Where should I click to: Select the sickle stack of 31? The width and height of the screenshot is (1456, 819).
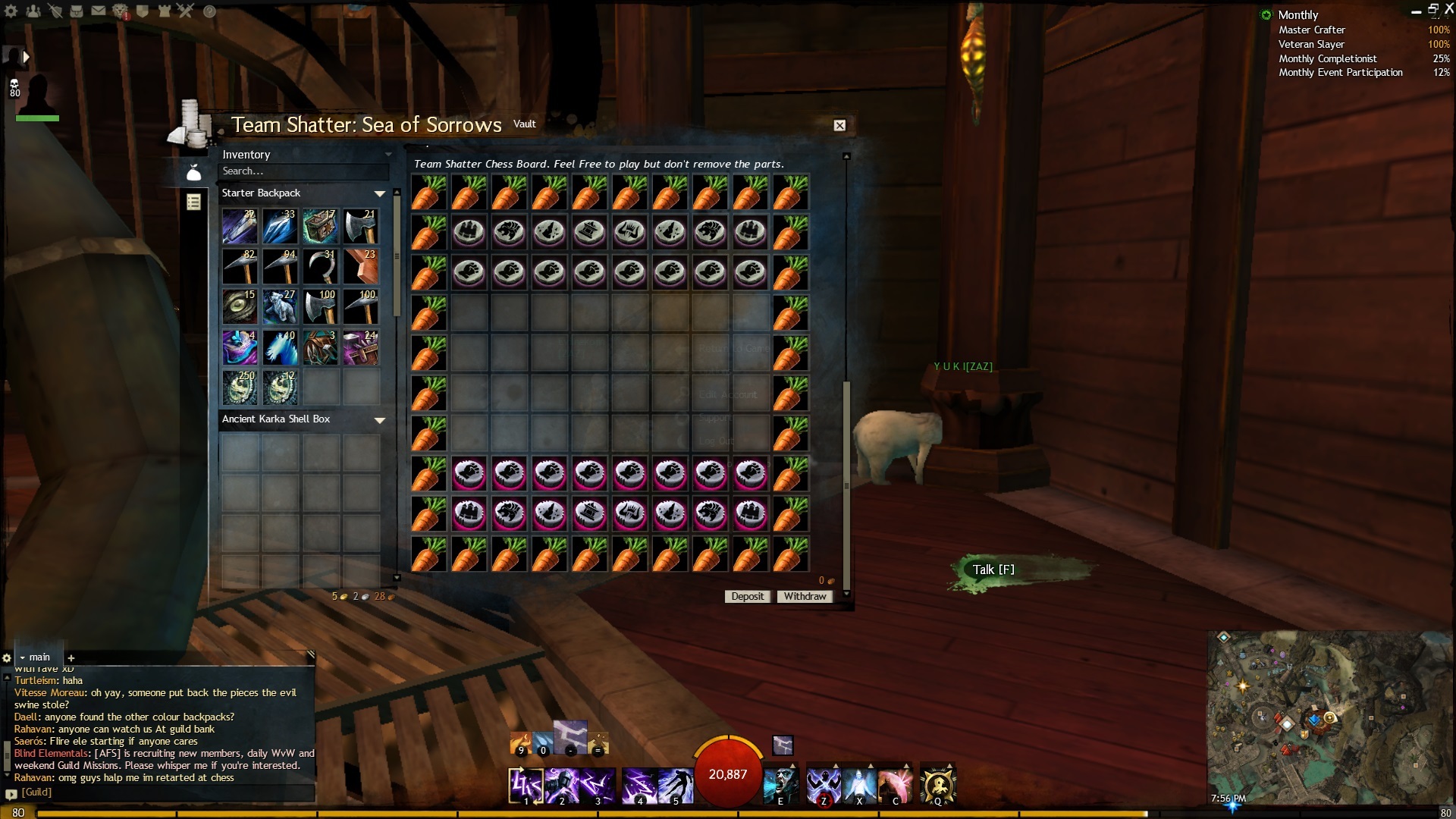point(321,267)
